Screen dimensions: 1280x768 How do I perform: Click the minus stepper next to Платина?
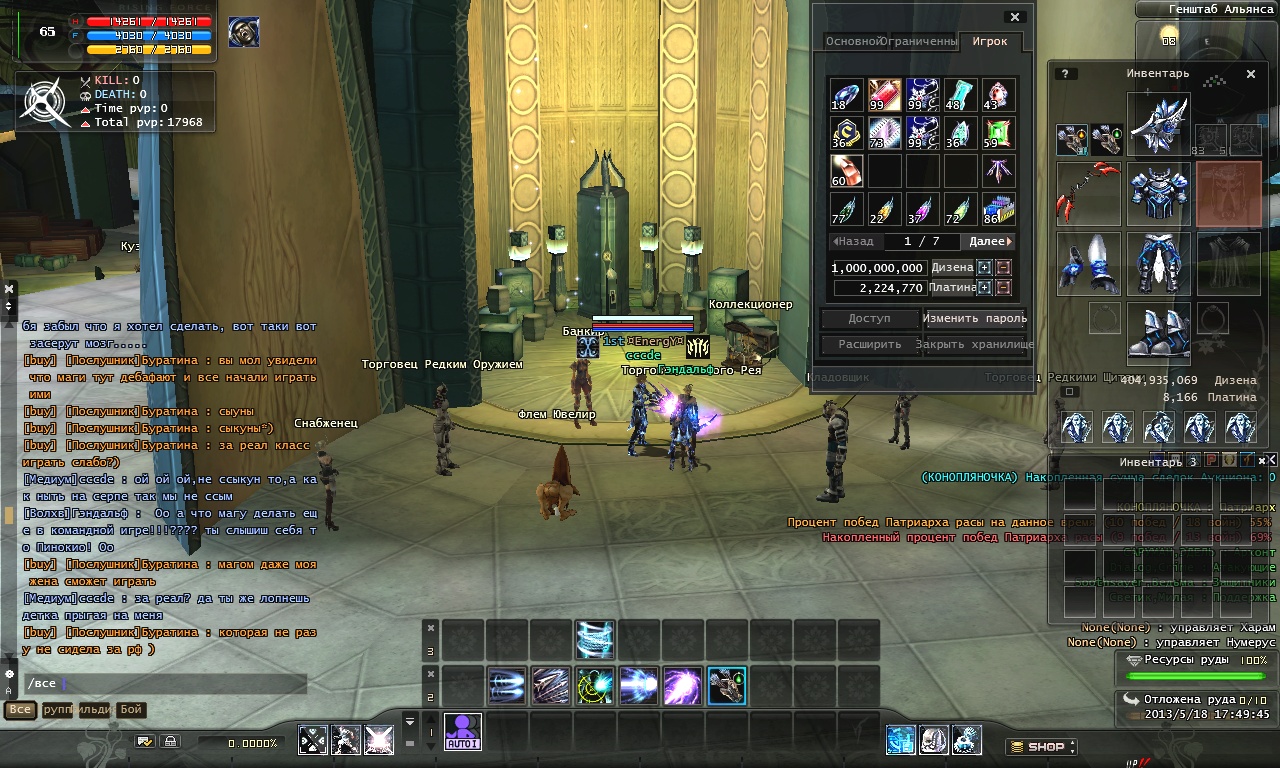tap(1003, 288)
